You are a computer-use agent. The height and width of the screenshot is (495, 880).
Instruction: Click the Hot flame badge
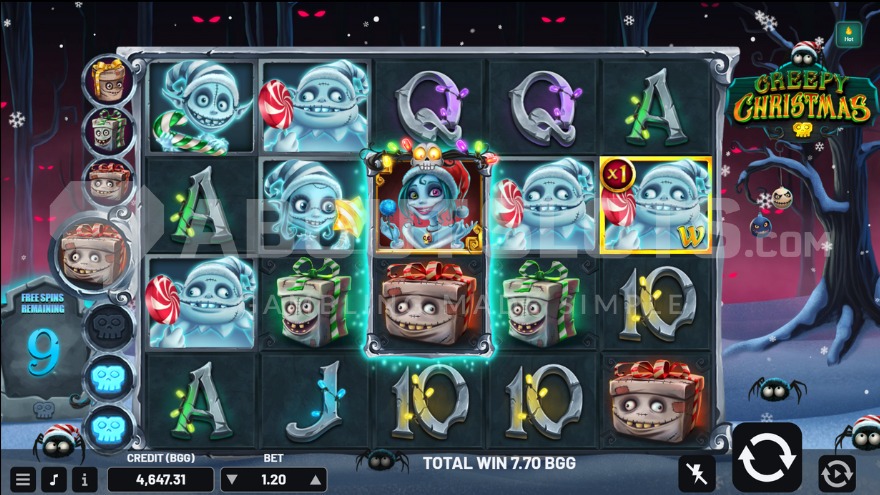click(x=849, y=35)
